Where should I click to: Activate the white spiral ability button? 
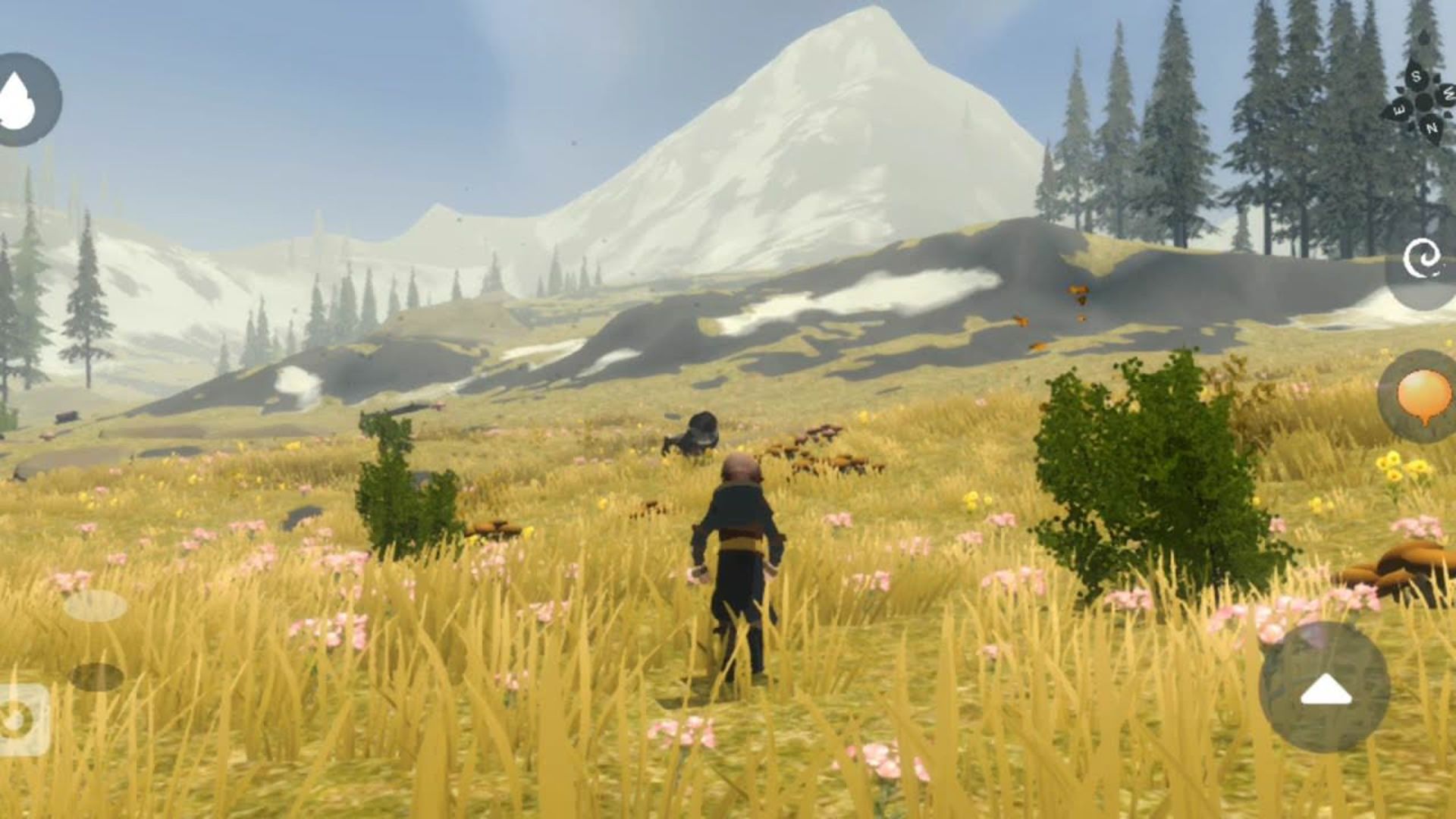tap(1423, 261)
